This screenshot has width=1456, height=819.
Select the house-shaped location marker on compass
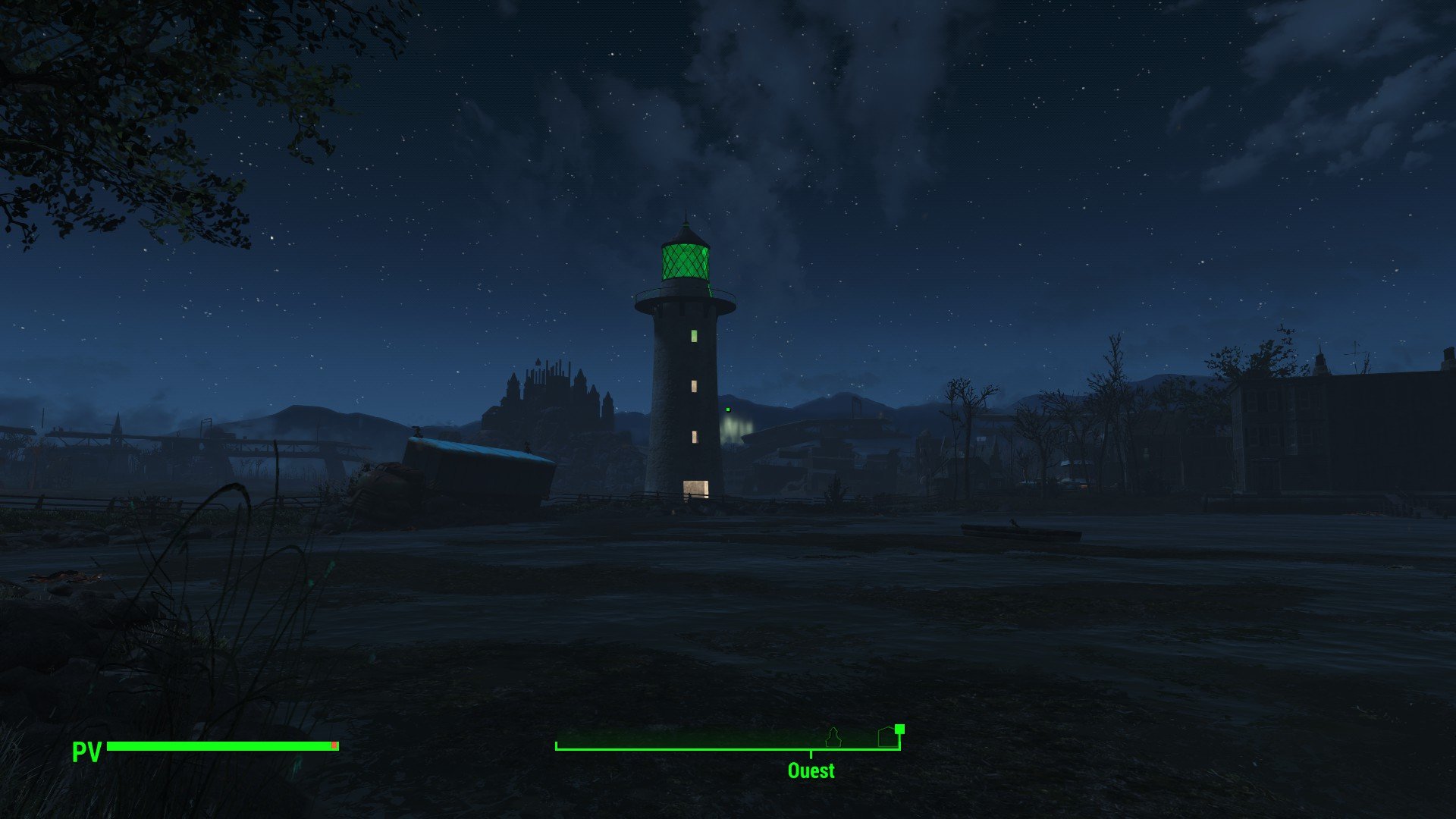click(x=886, y=737)
